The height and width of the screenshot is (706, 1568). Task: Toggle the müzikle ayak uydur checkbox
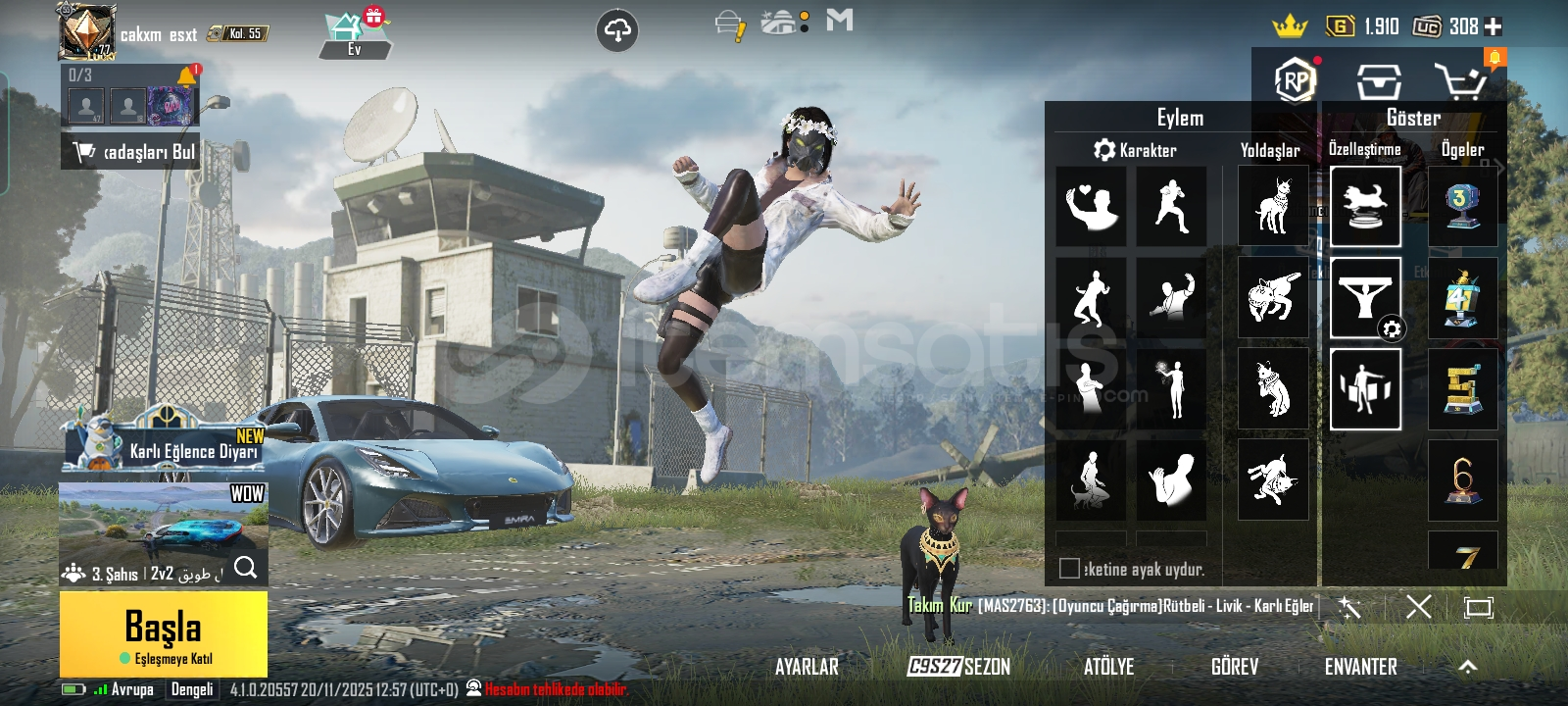[1070, 569]
